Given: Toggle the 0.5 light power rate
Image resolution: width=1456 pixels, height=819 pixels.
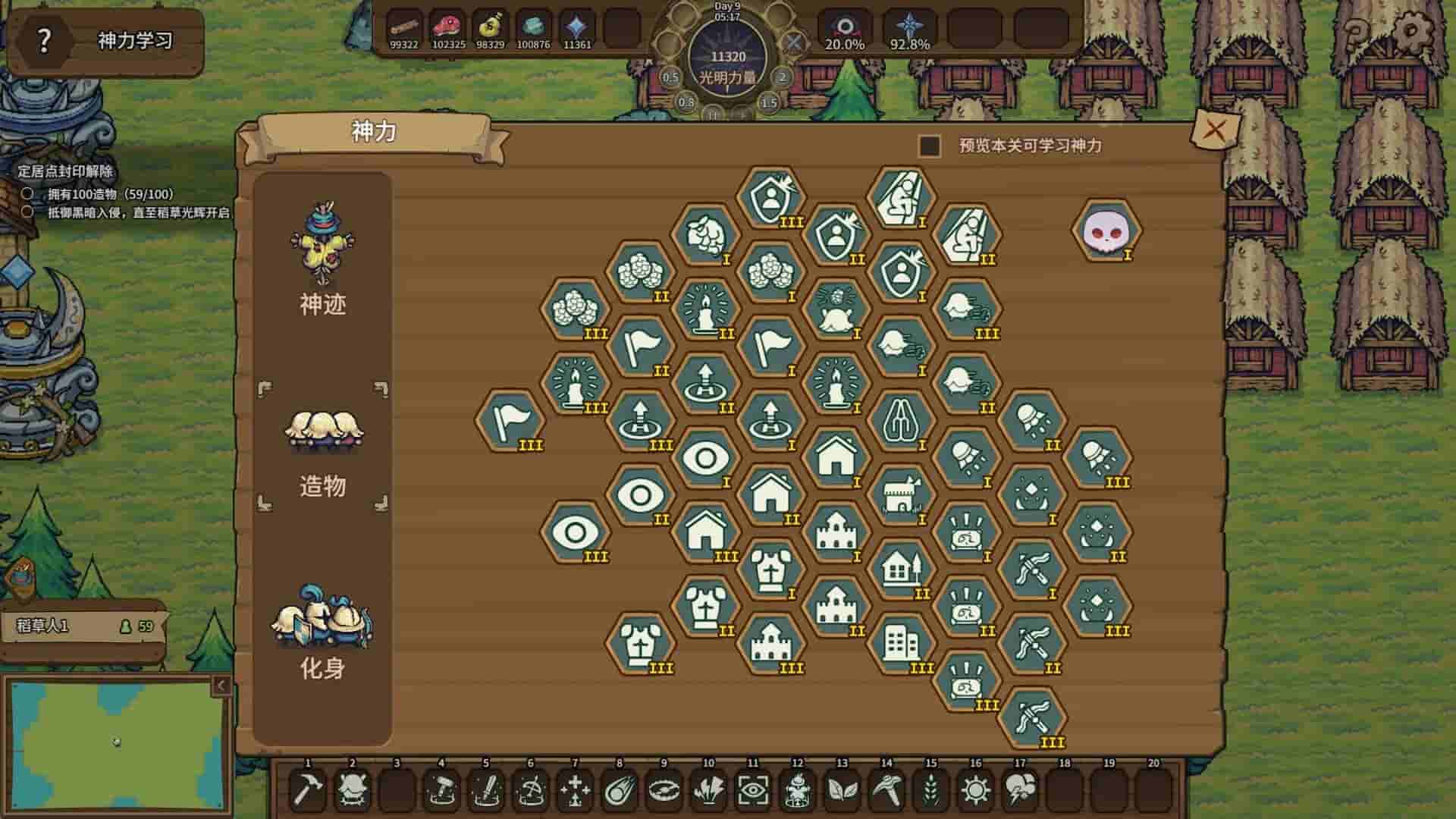Looking at the screenshot, I should (x=669, y=76).
